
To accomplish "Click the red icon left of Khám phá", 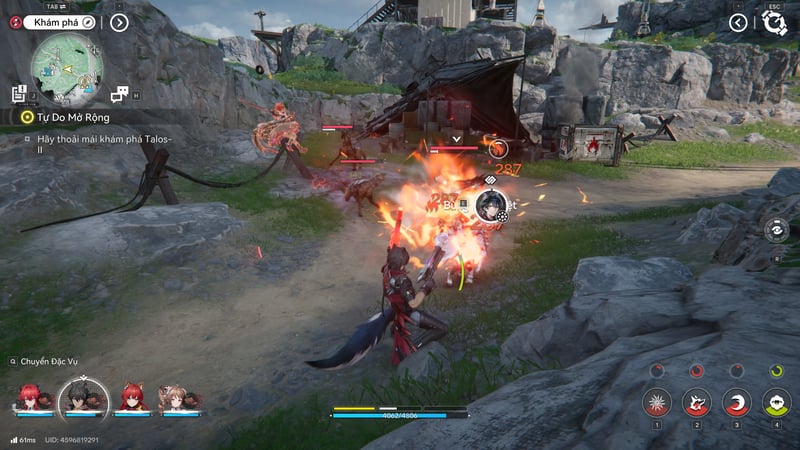I will click(14, 21).
